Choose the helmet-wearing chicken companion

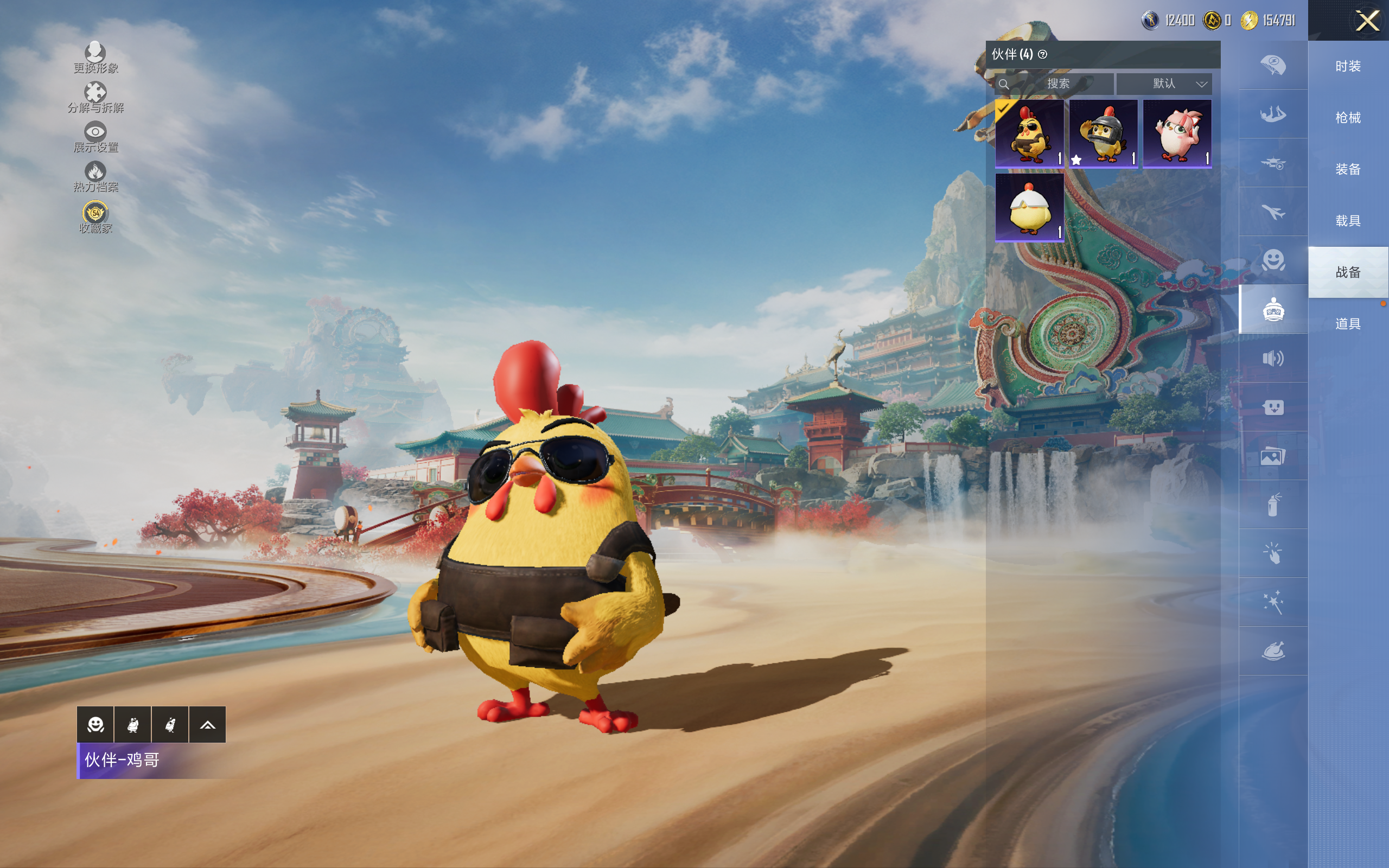pos(1103,133)
